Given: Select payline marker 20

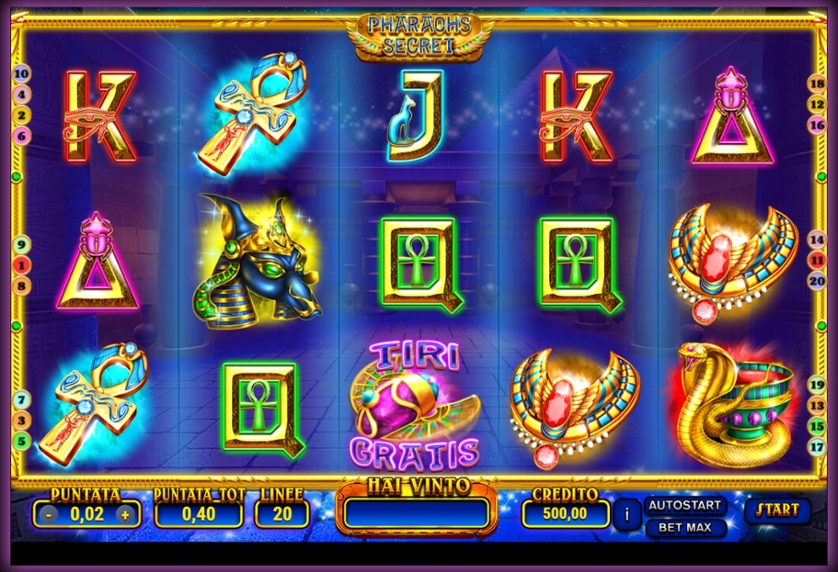Looking at the screenshot, I should 817,281.
